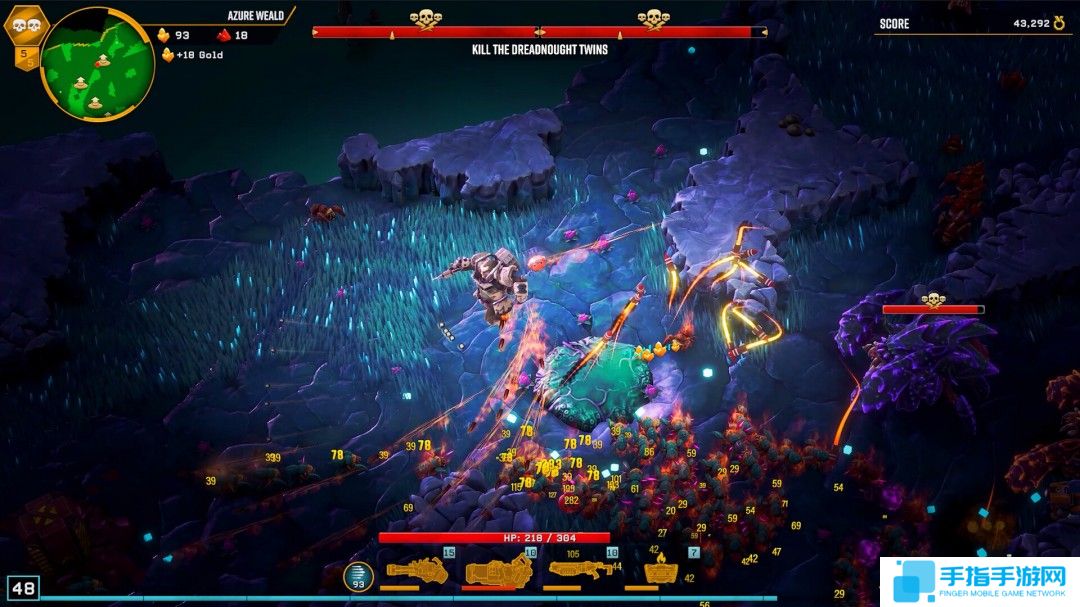Switch to the stocked rifle weapon slot
The height and width of the screenshot is (607, 1080).
coord(580,570)
